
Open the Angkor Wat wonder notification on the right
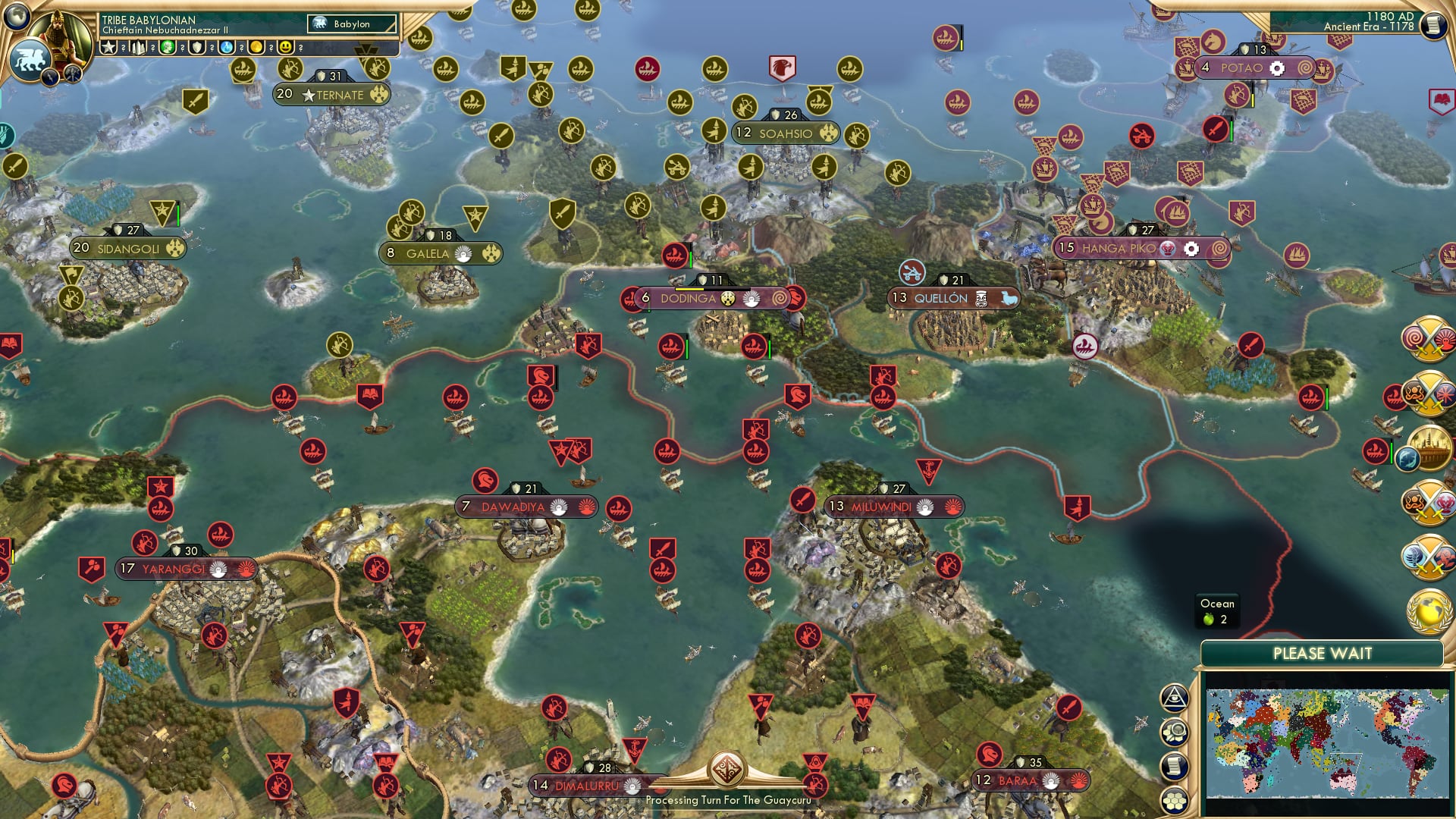1430,447
